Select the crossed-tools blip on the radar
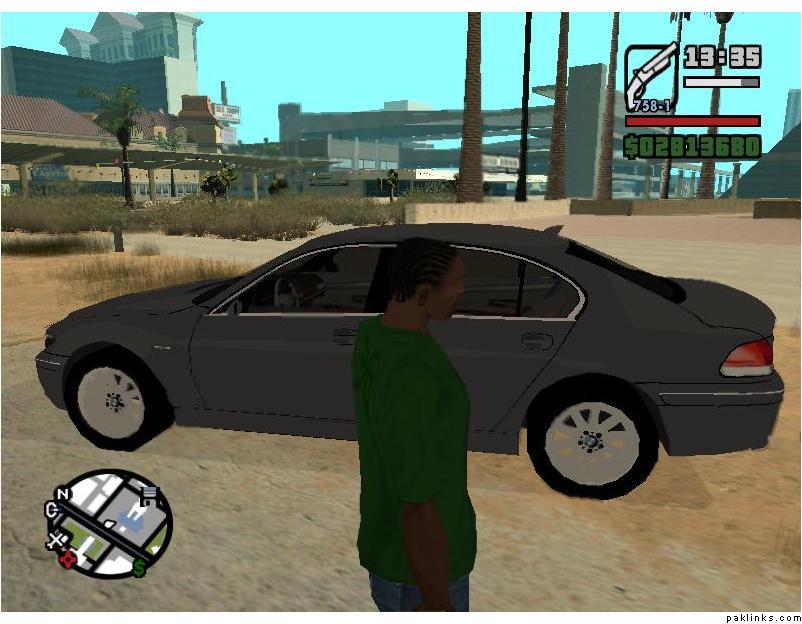This screenshot has height=624, width=802. 56,541
